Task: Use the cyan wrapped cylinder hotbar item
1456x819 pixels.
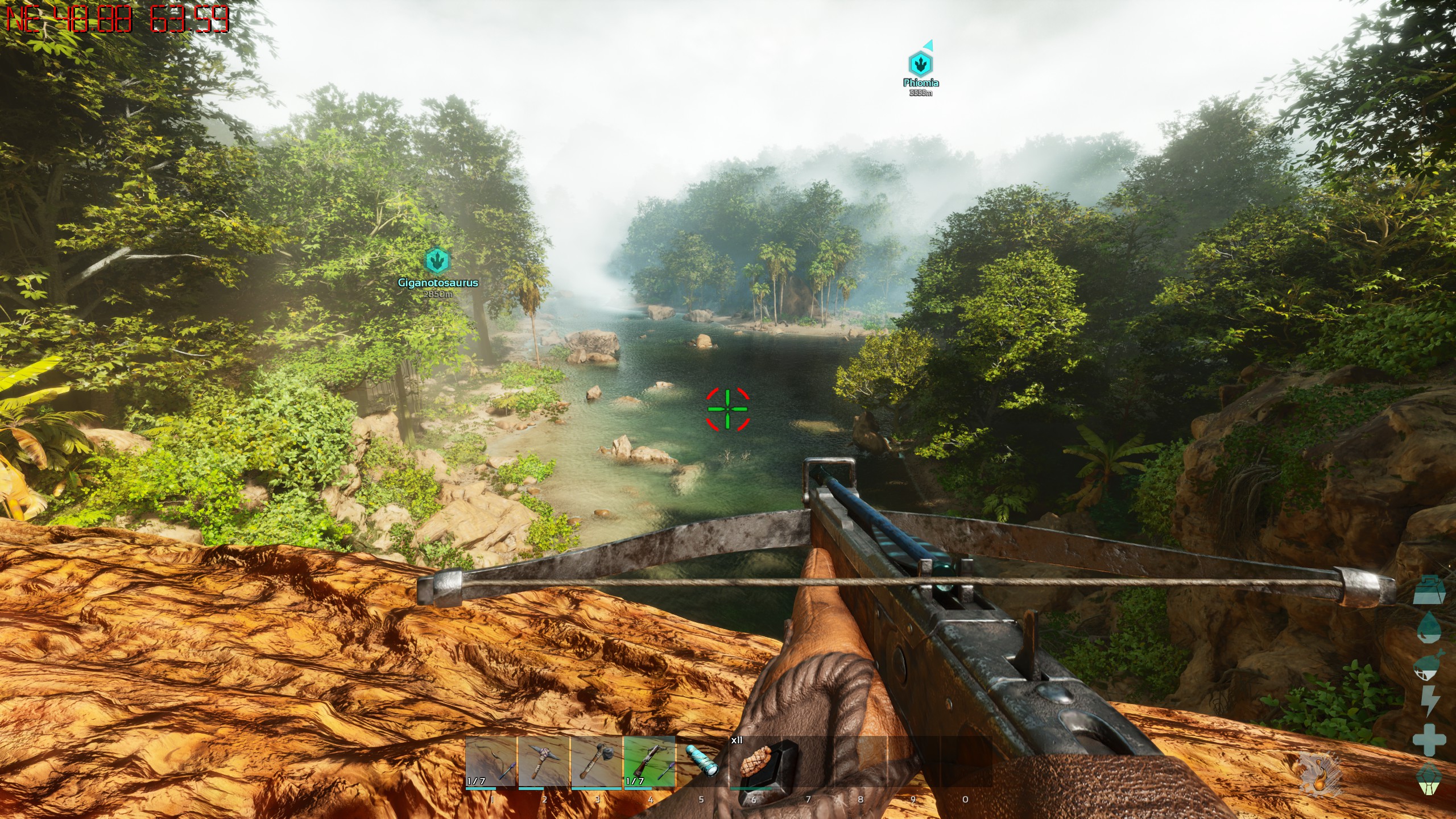Action: (701, 762)
